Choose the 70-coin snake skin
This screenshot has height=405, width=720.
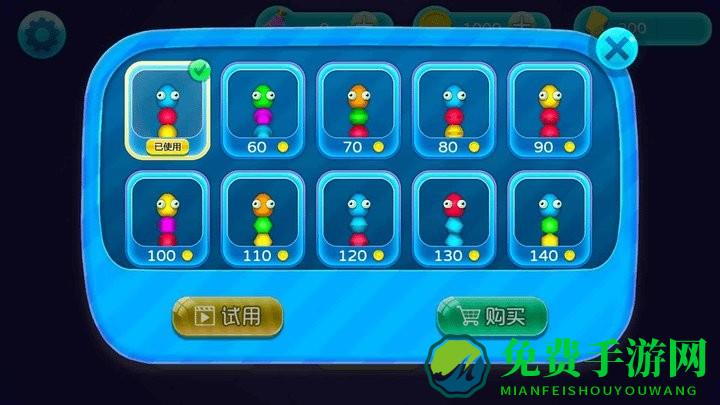pyautogui.click(x=360, y=110)
